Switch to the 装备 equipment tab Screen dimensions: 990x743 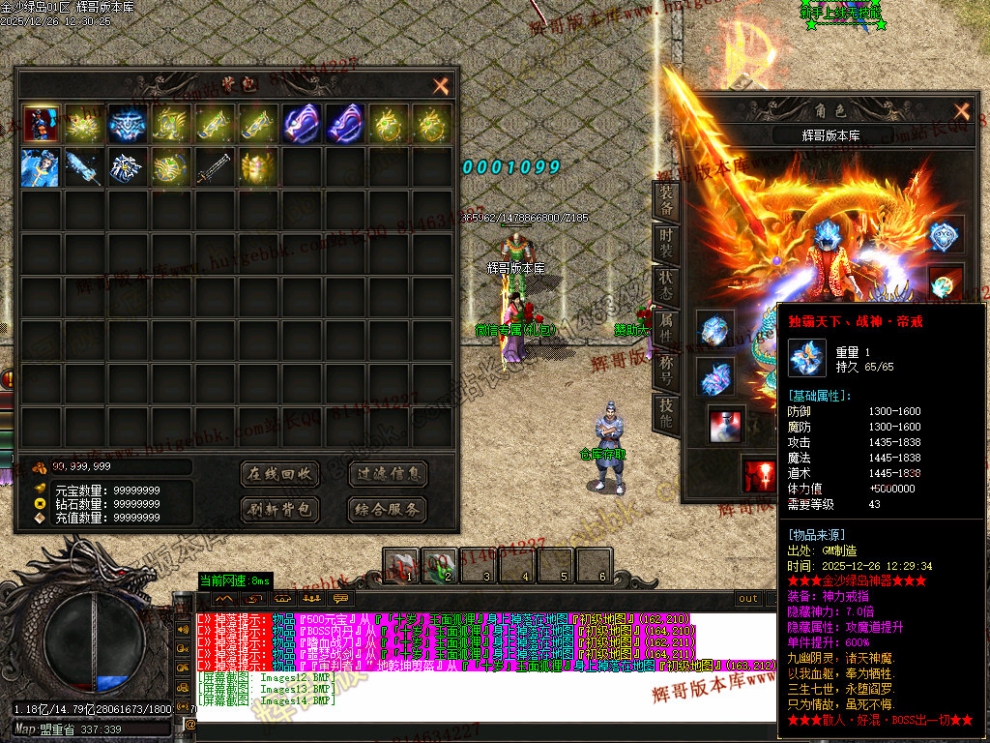666,202
